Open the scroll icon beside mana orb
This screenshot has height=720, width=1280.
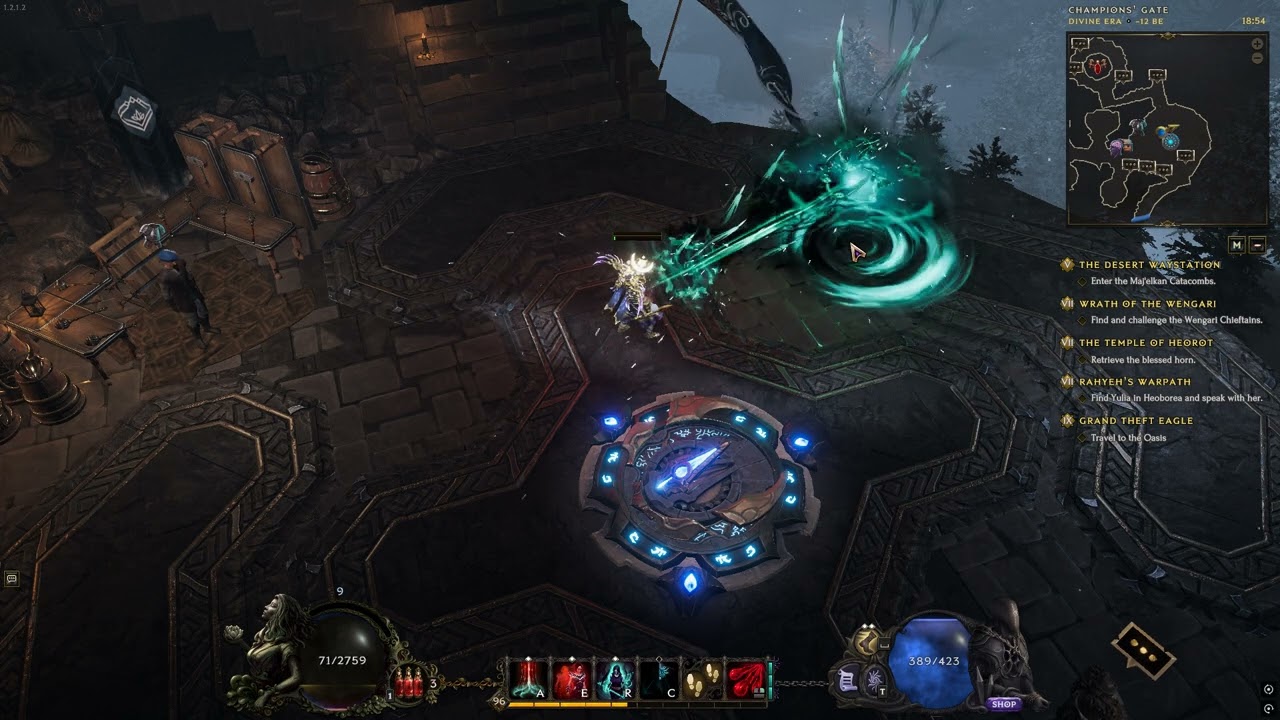point(847,679)
